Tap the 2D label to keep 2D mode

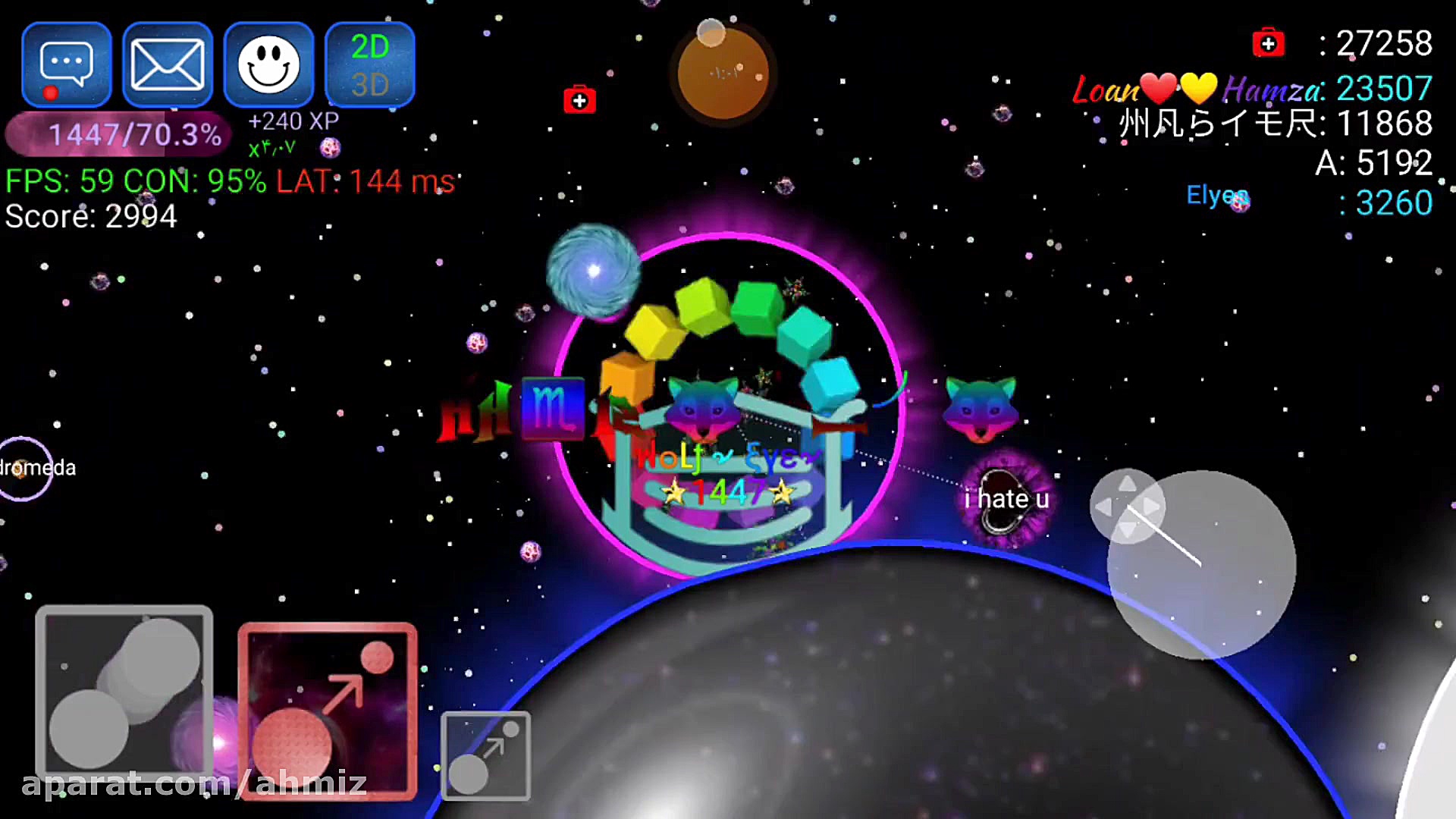(371, 48)
